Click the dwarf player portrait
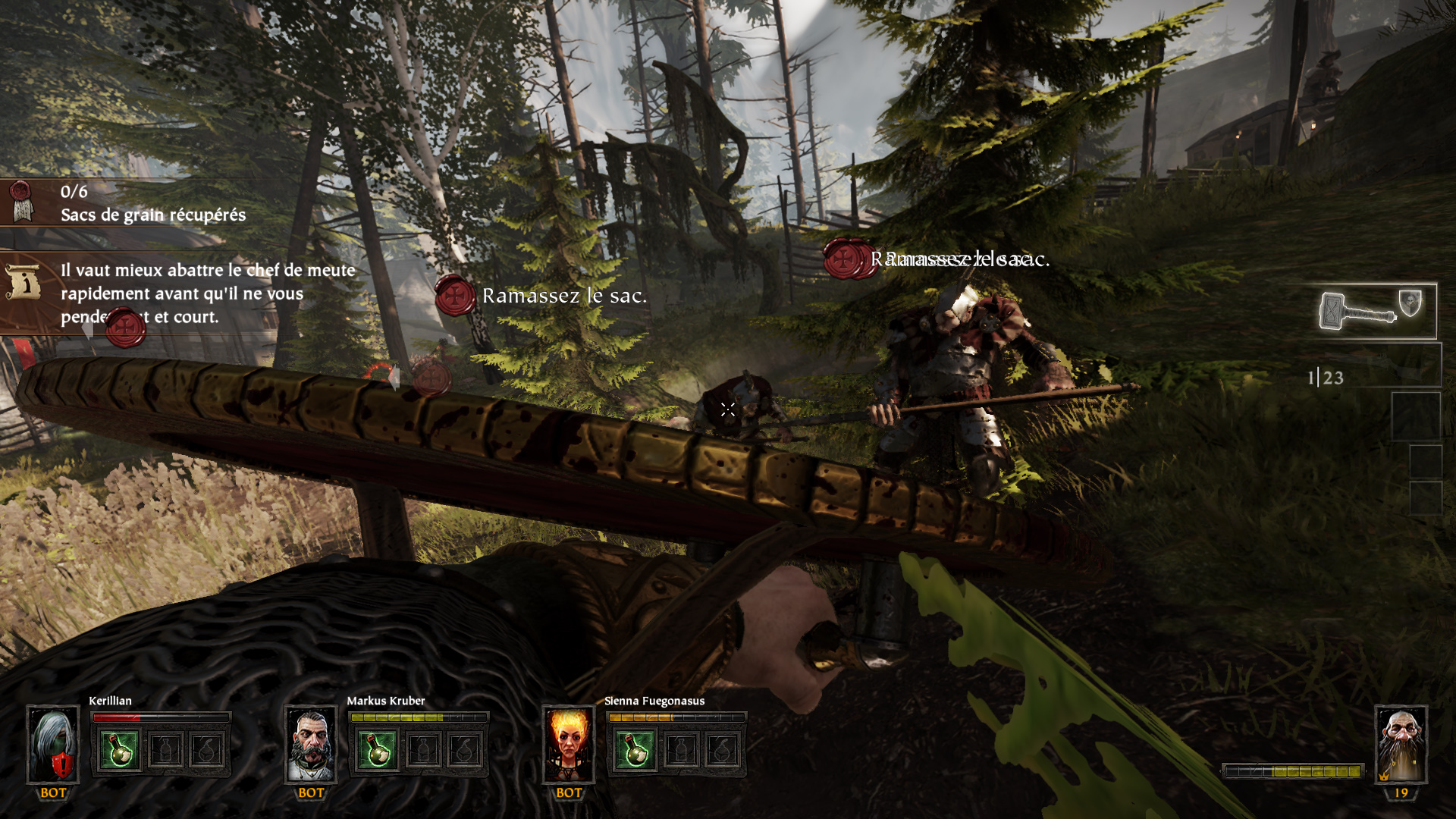 pos(1401,745)
